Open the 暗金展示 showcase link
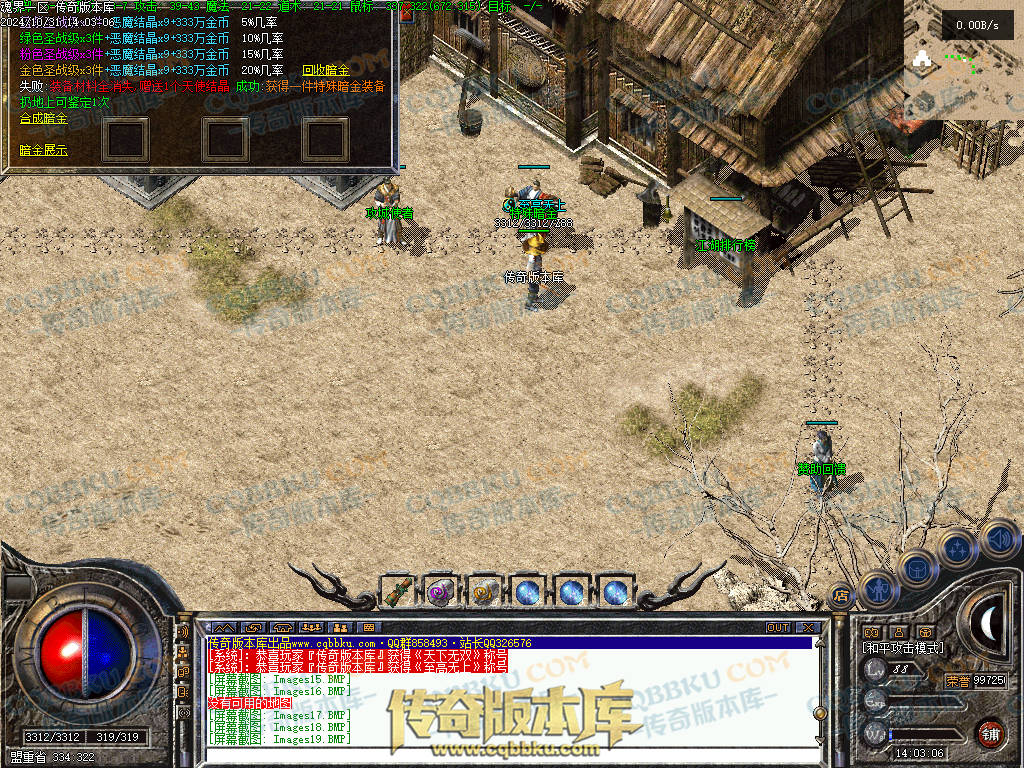 pyautogui.click(x=43, y=150)
